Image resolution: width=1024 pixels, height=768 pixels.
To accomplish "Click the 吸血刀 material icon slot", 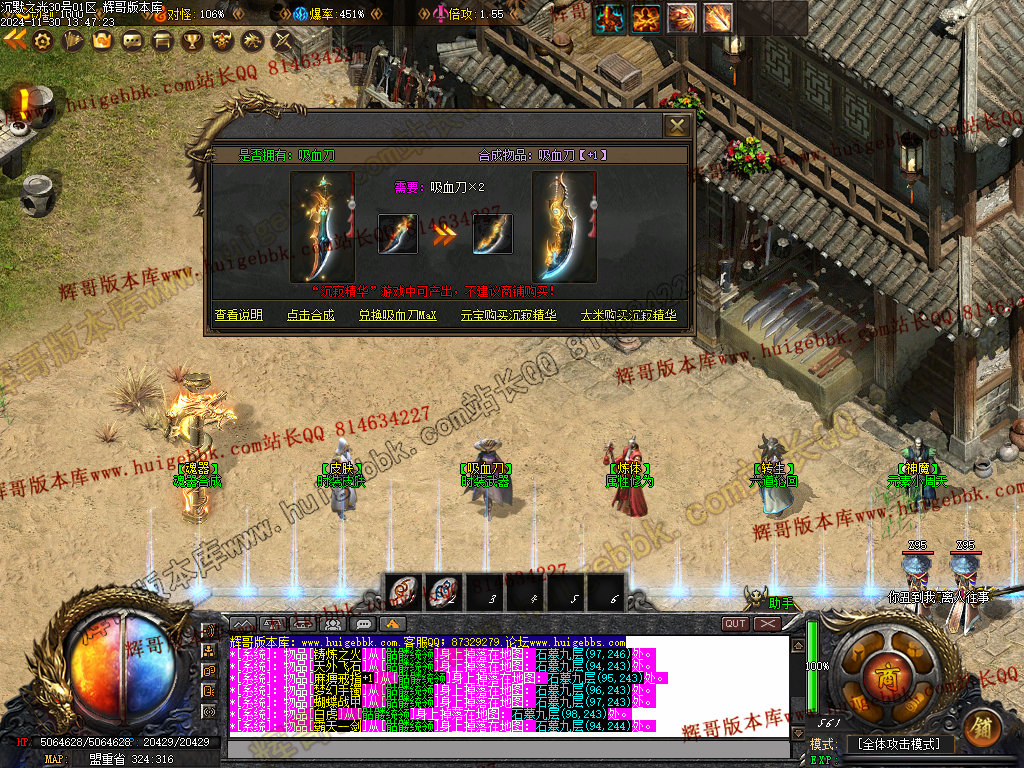I will [x=397, y=234].
